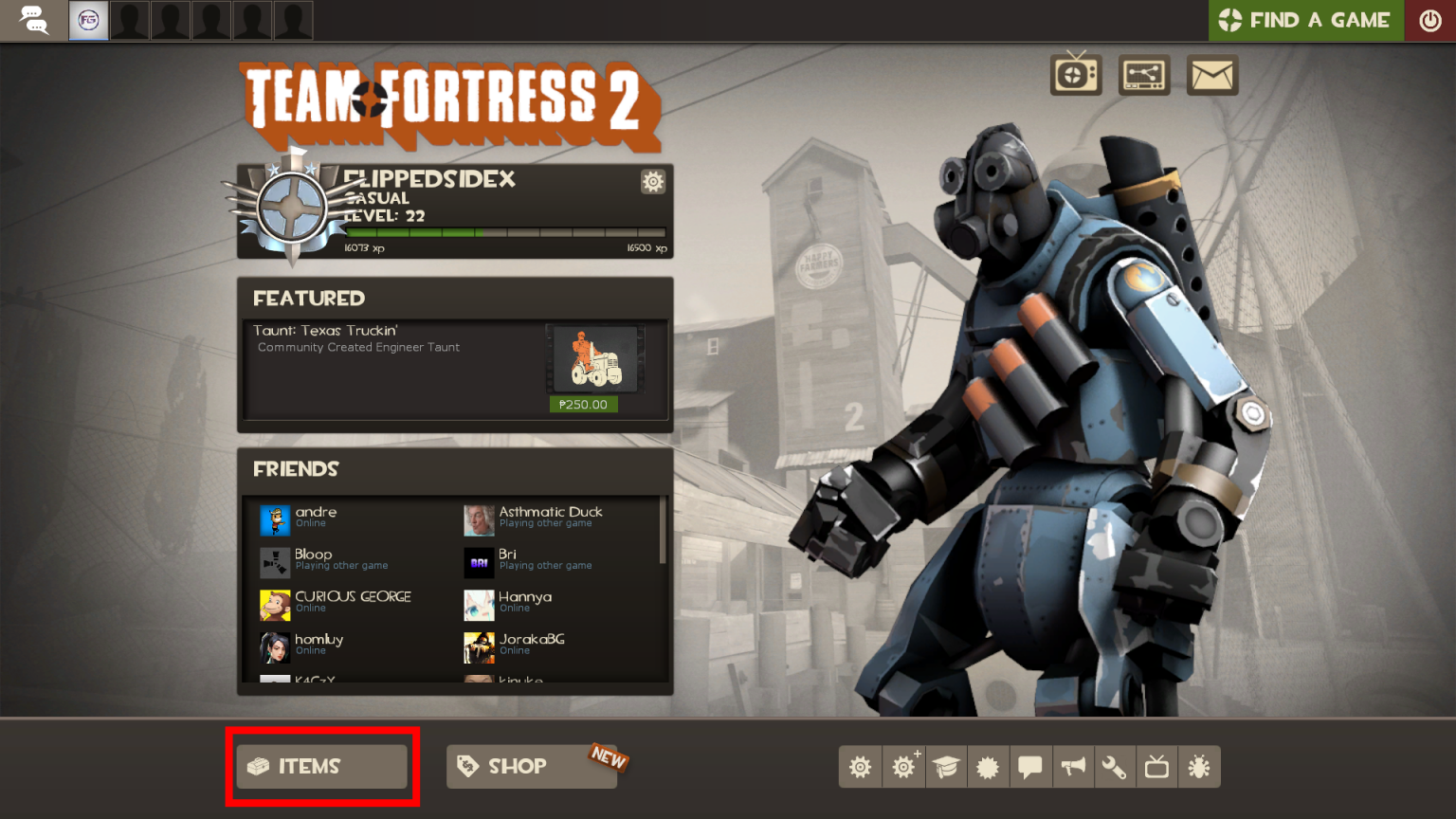The height and width of the screenshot is (819, 1456).
Task: Open the Workshop wrench icon
Action: [1115, 767]
